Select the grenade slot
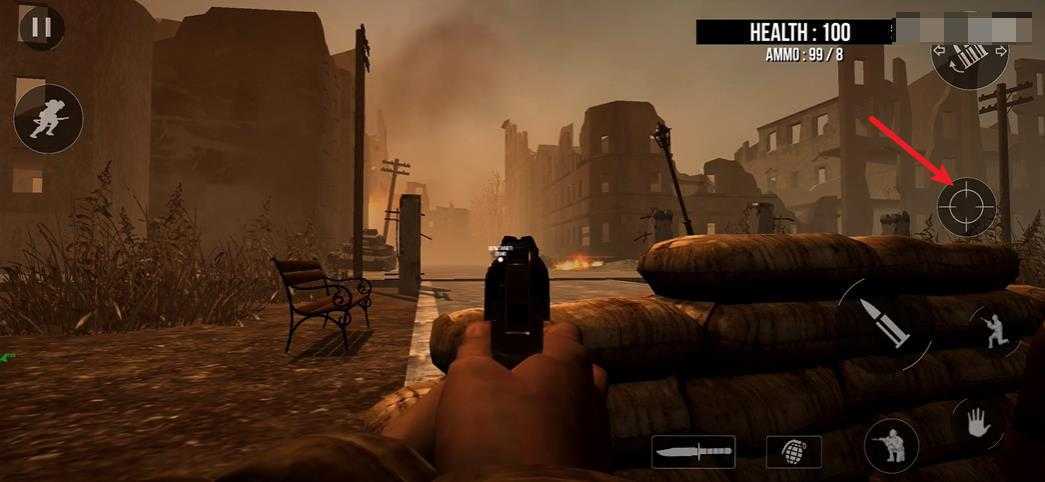Screen dimensions: 1045x482 (x=794, y=452)
